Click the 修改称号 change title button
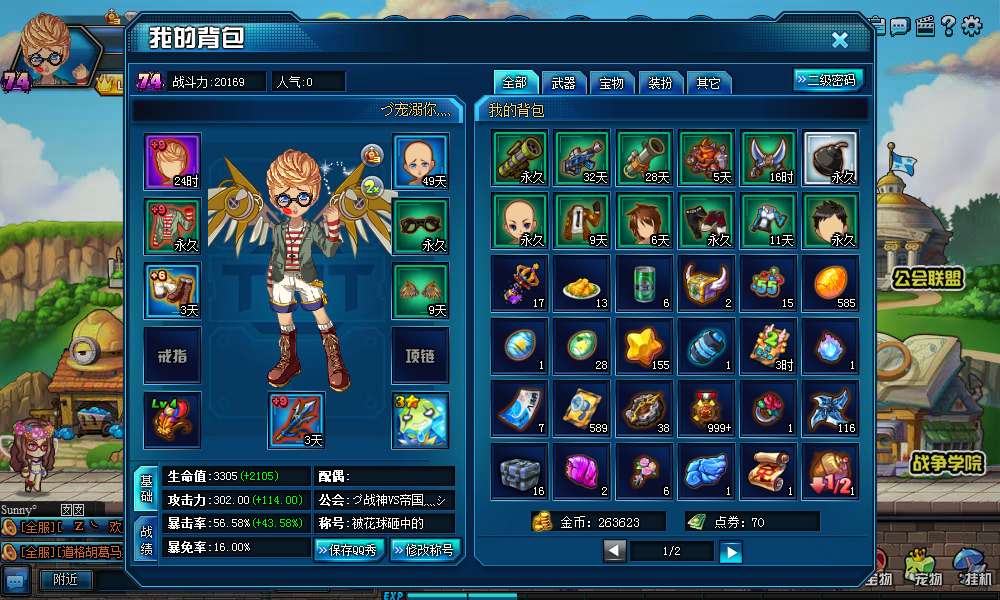 [423, 549]
